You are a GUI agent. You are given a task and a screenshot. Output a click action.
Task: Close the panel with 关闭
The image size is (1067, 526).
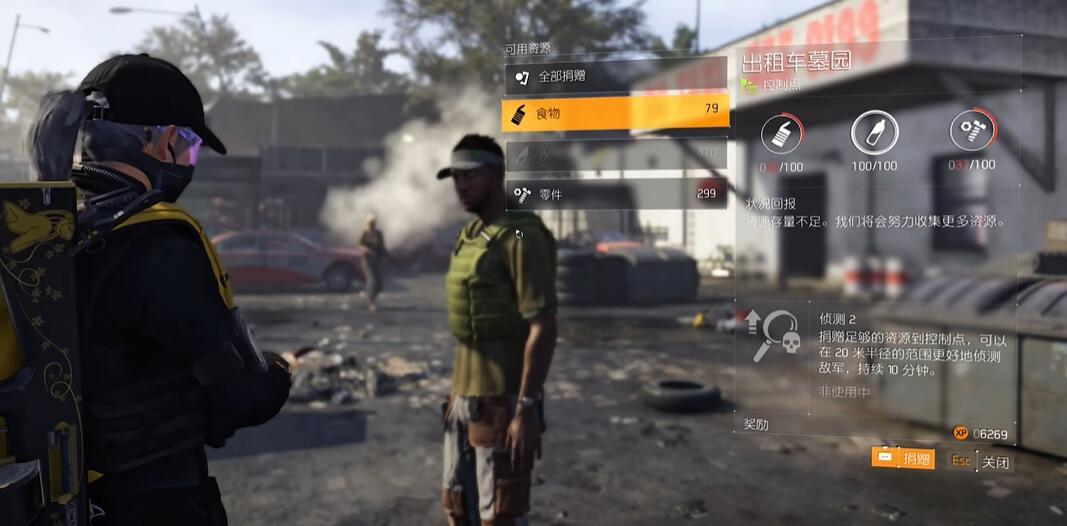980,462
